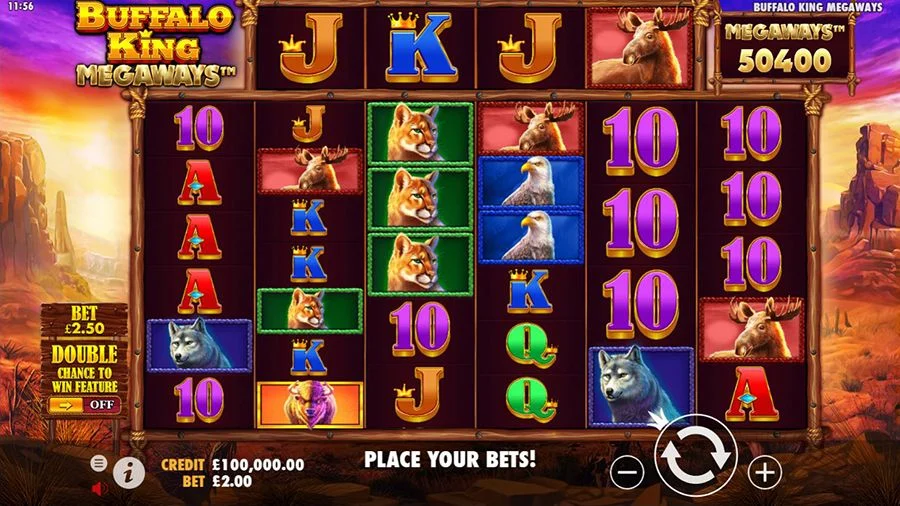Screen dimensions: 900x506
Task: Mute the sound with the red speaker icon
Action: click(x=99, y=489)
